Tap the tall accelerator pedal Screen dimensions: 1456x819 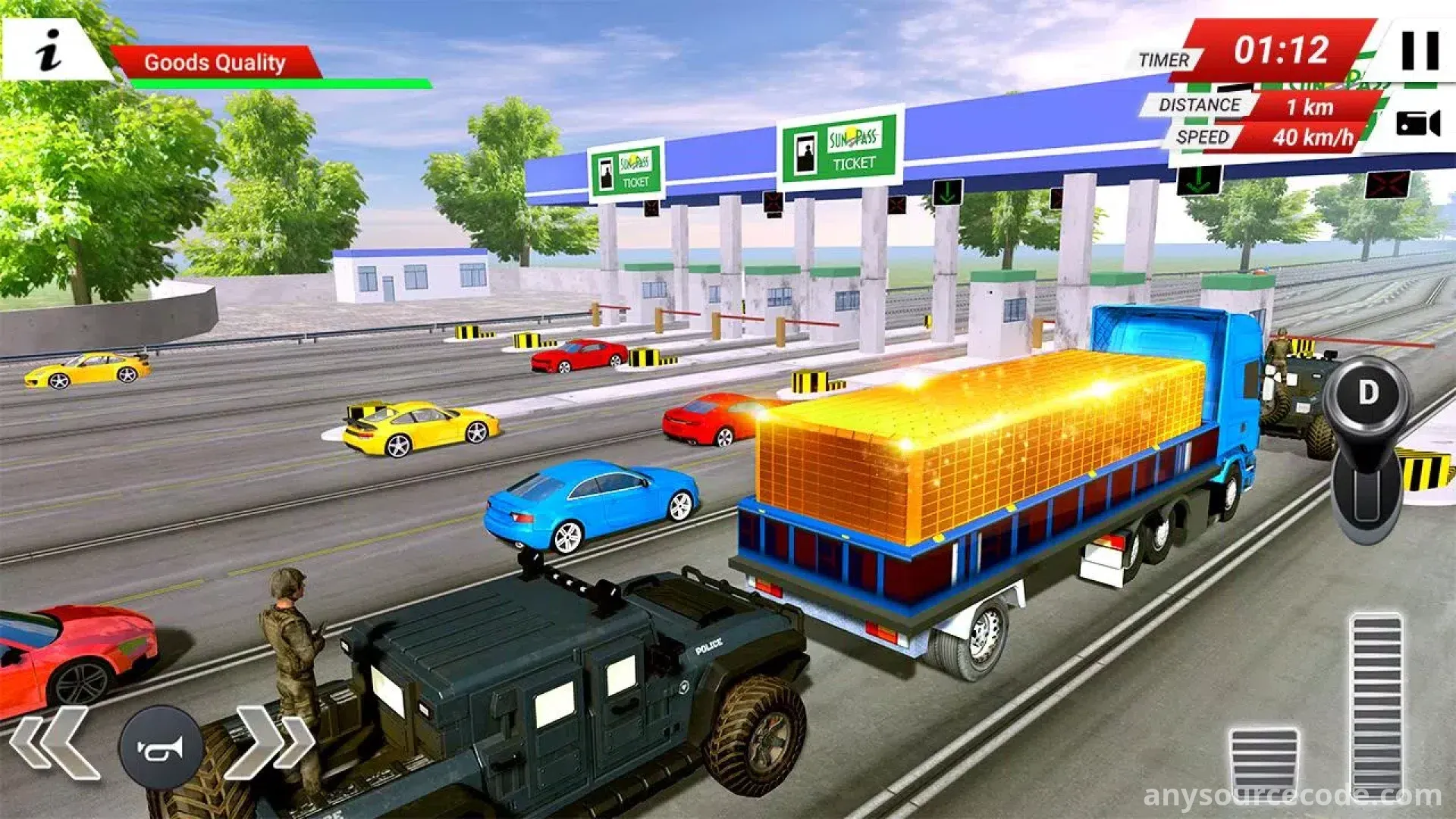click(x=1376, y=705)
